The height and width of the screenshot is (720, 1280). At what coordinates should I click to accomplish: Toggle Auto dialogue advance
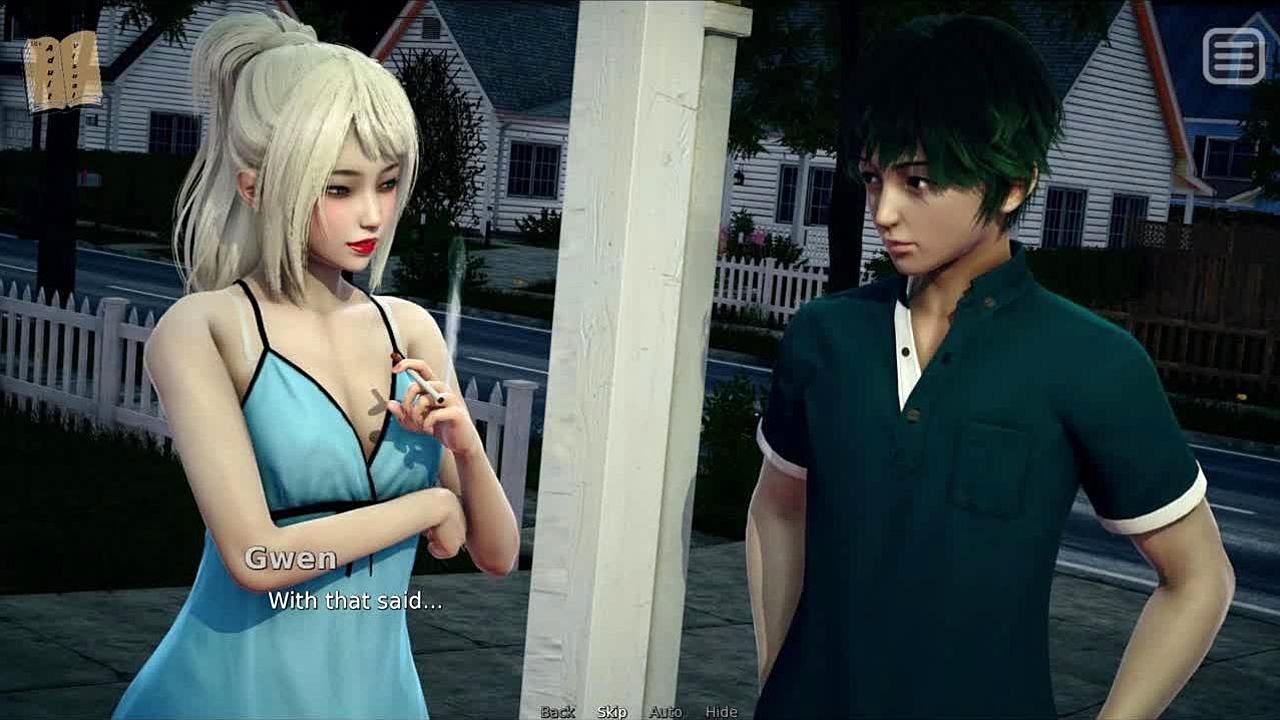tap(665, 712)
